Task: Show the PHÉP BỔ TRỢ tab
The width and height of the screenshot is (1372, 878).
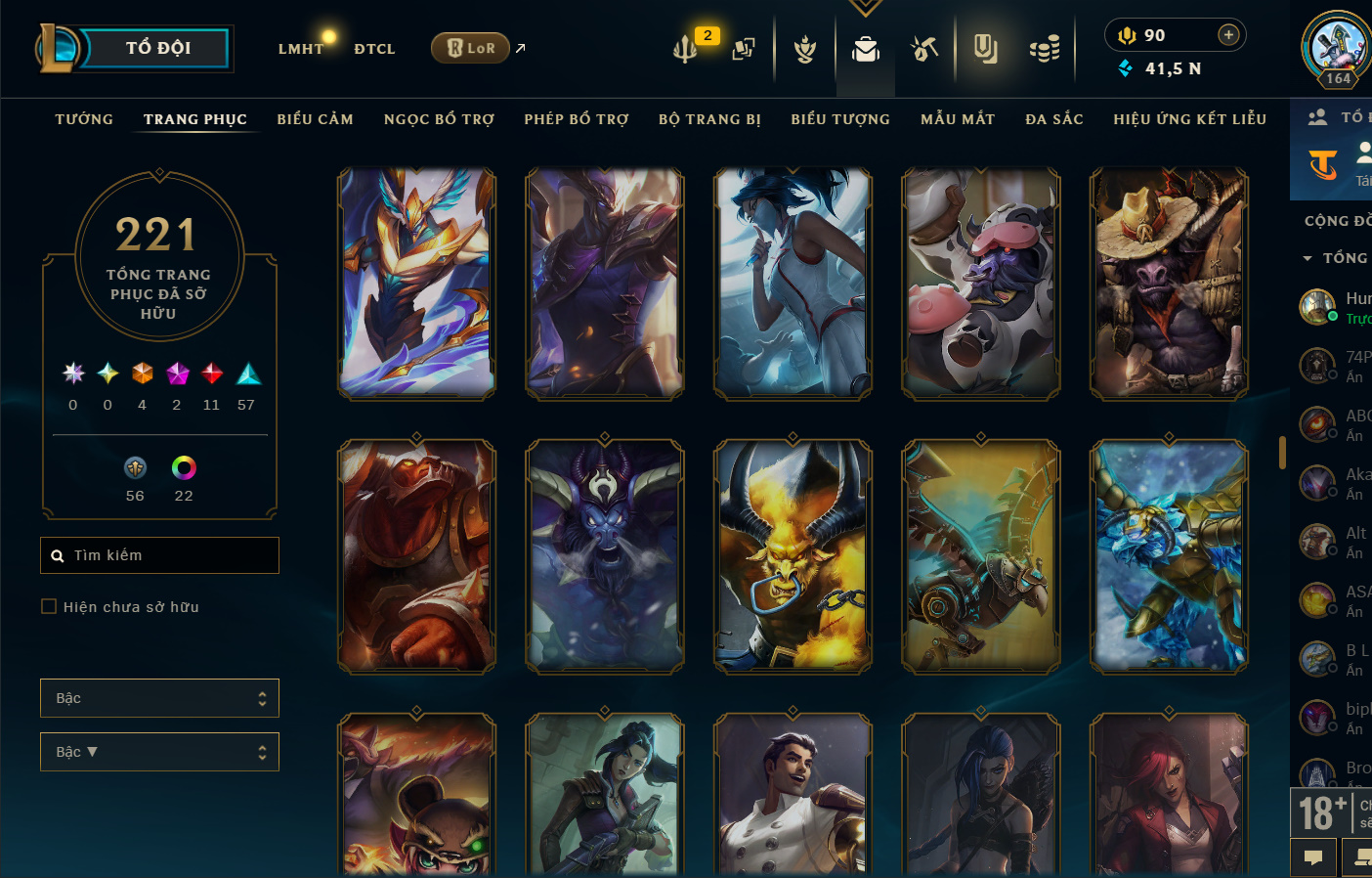Action: coord(577,119)
